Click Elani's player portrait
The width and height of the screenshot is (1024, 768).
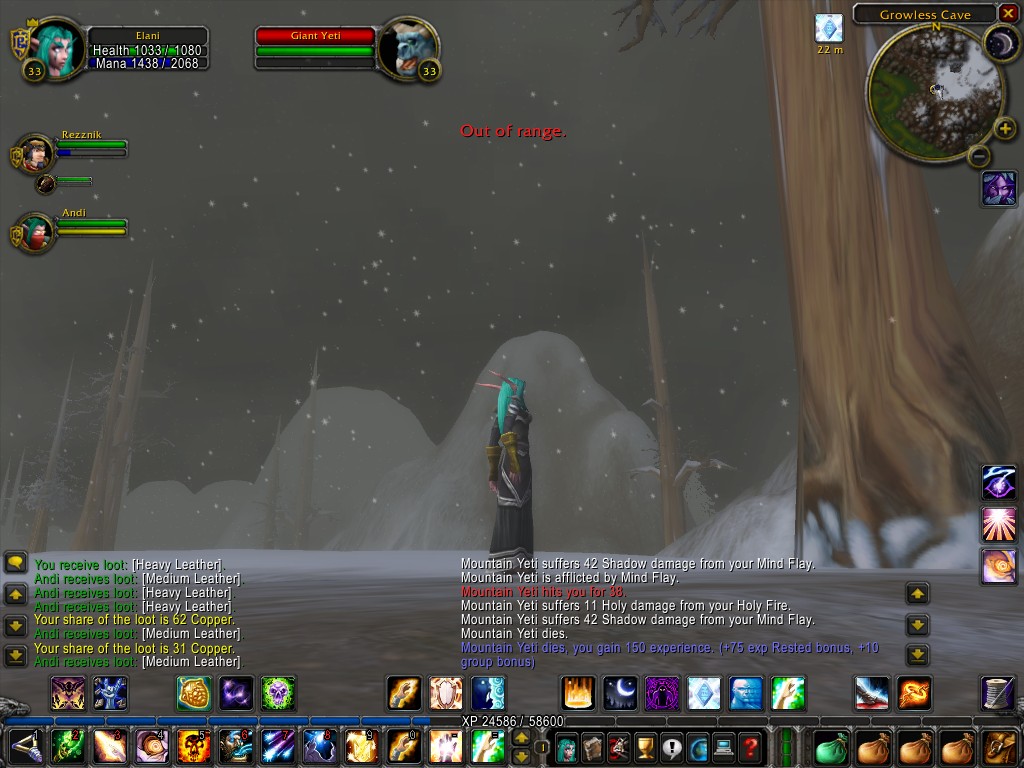click(55, 47)
